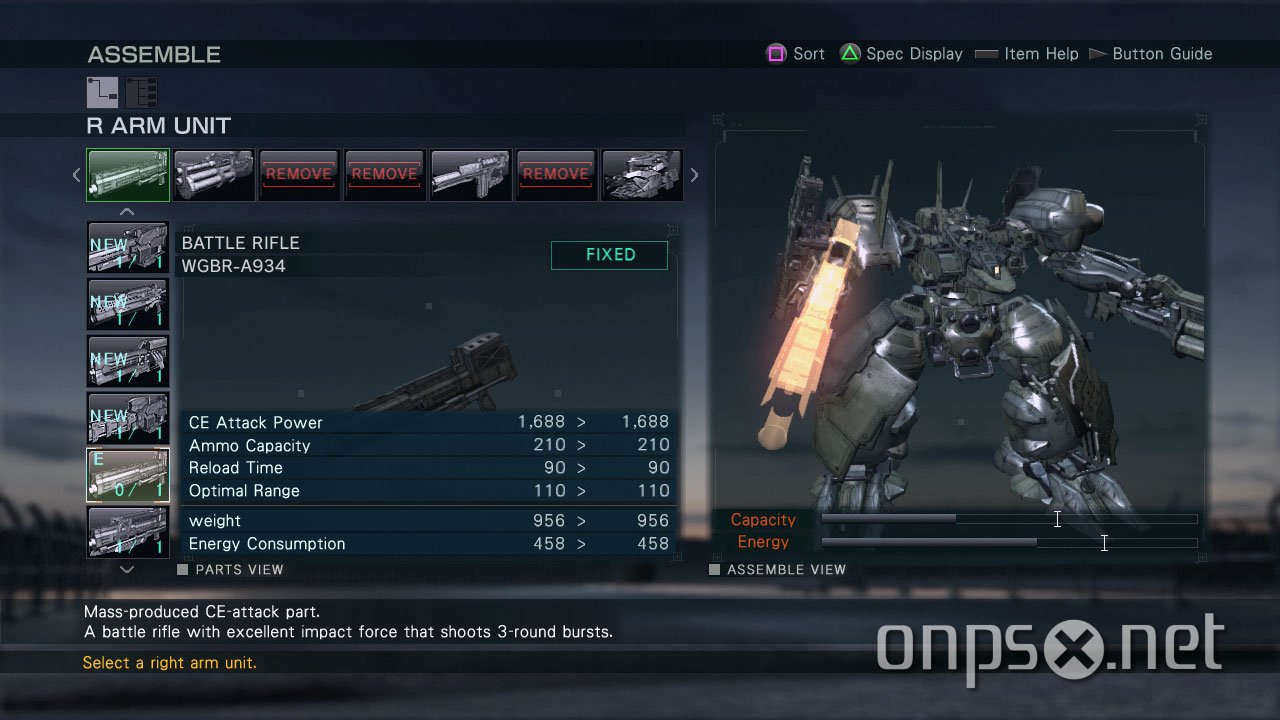Select the equipped rifle icon marked E
Screen dimensions: 1280x720
click(127, 474)
